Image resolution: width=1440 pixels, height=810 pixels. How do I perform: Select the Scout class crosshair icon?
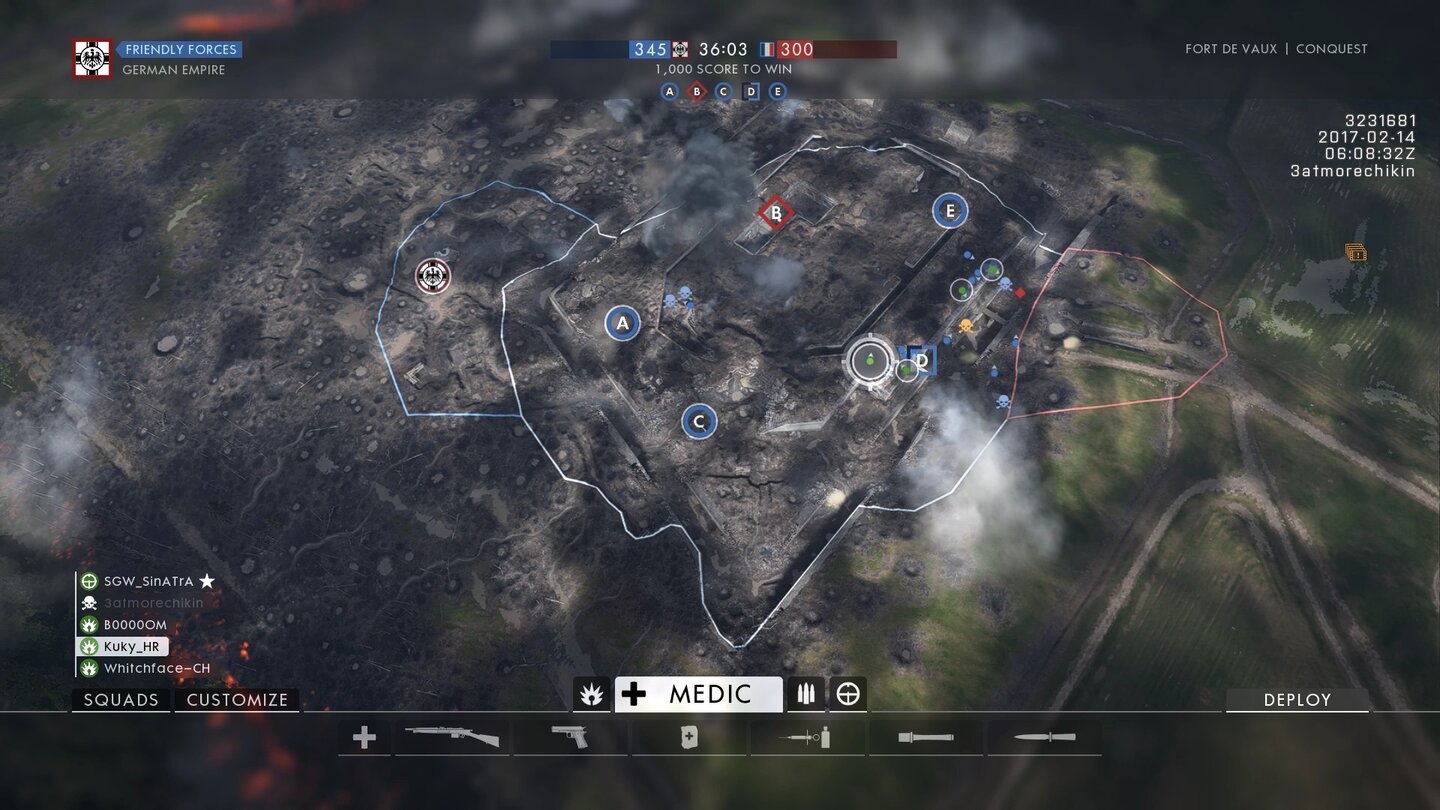[x=847, y=693]
